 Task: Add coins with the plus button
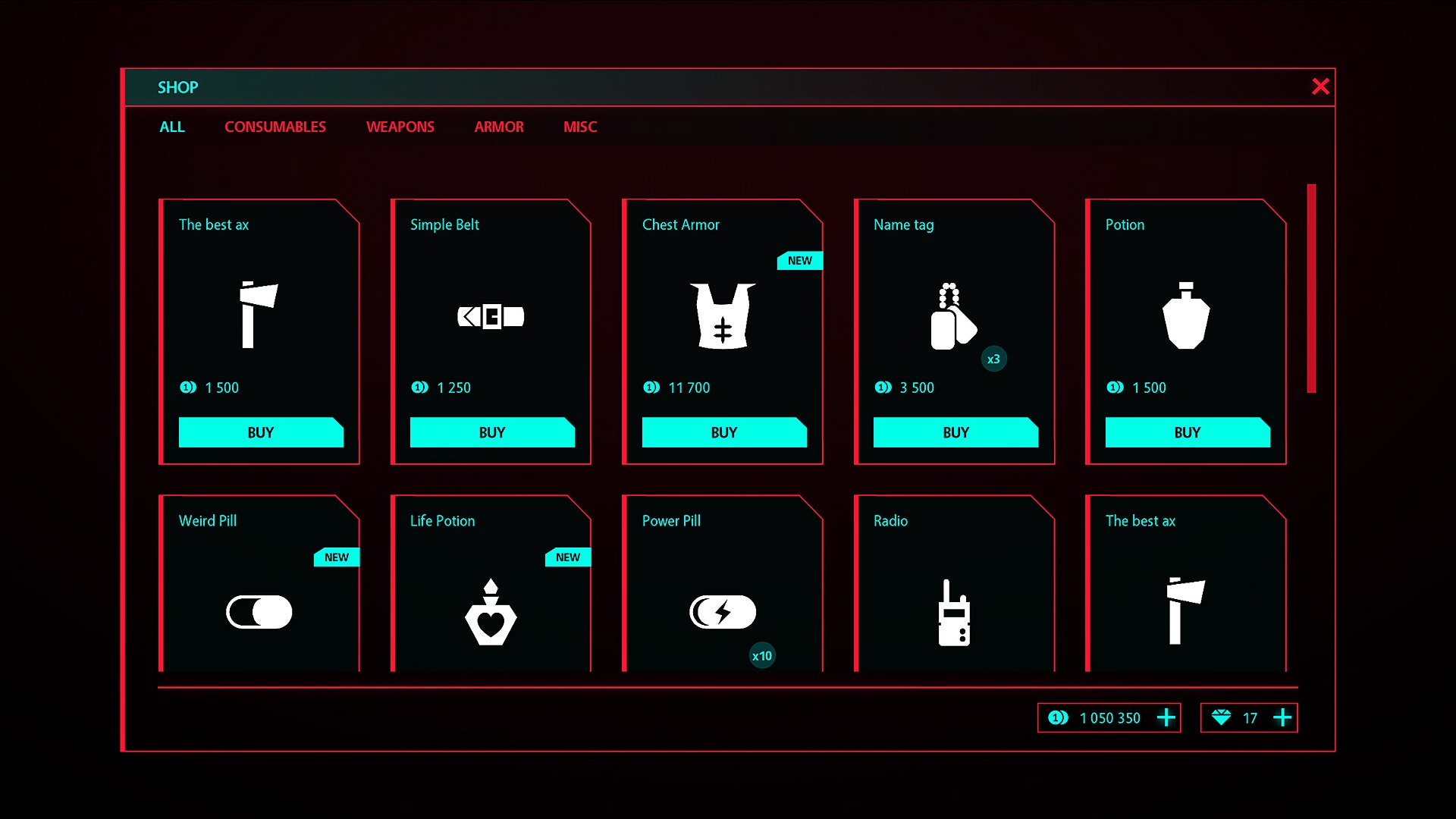click(1166, 717)
